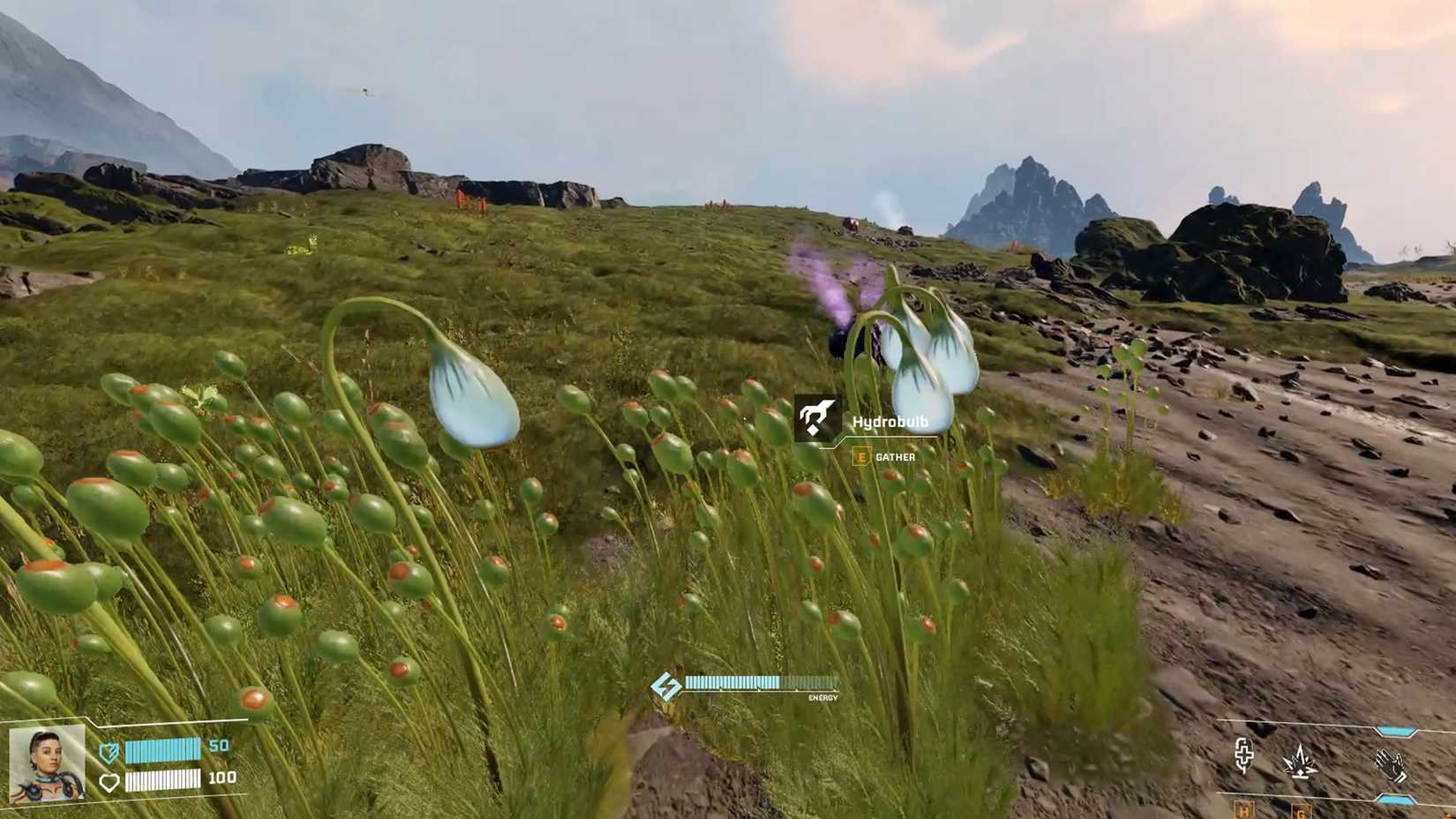Click the orange H keybind badge bottom right
Screen dimensions: 1456x819
[x=1242, y=810]
